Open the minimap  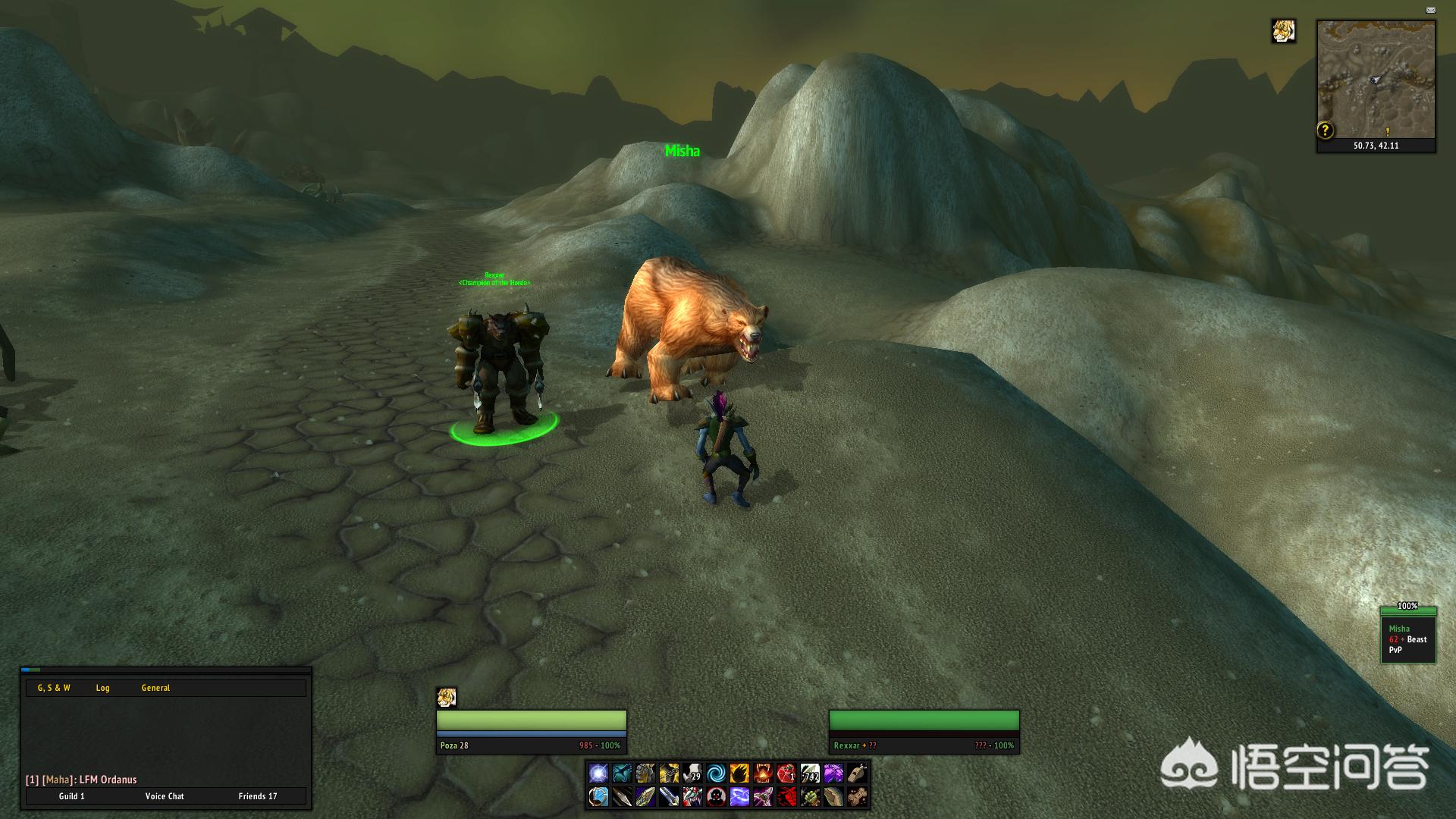tap(1376, 80)
